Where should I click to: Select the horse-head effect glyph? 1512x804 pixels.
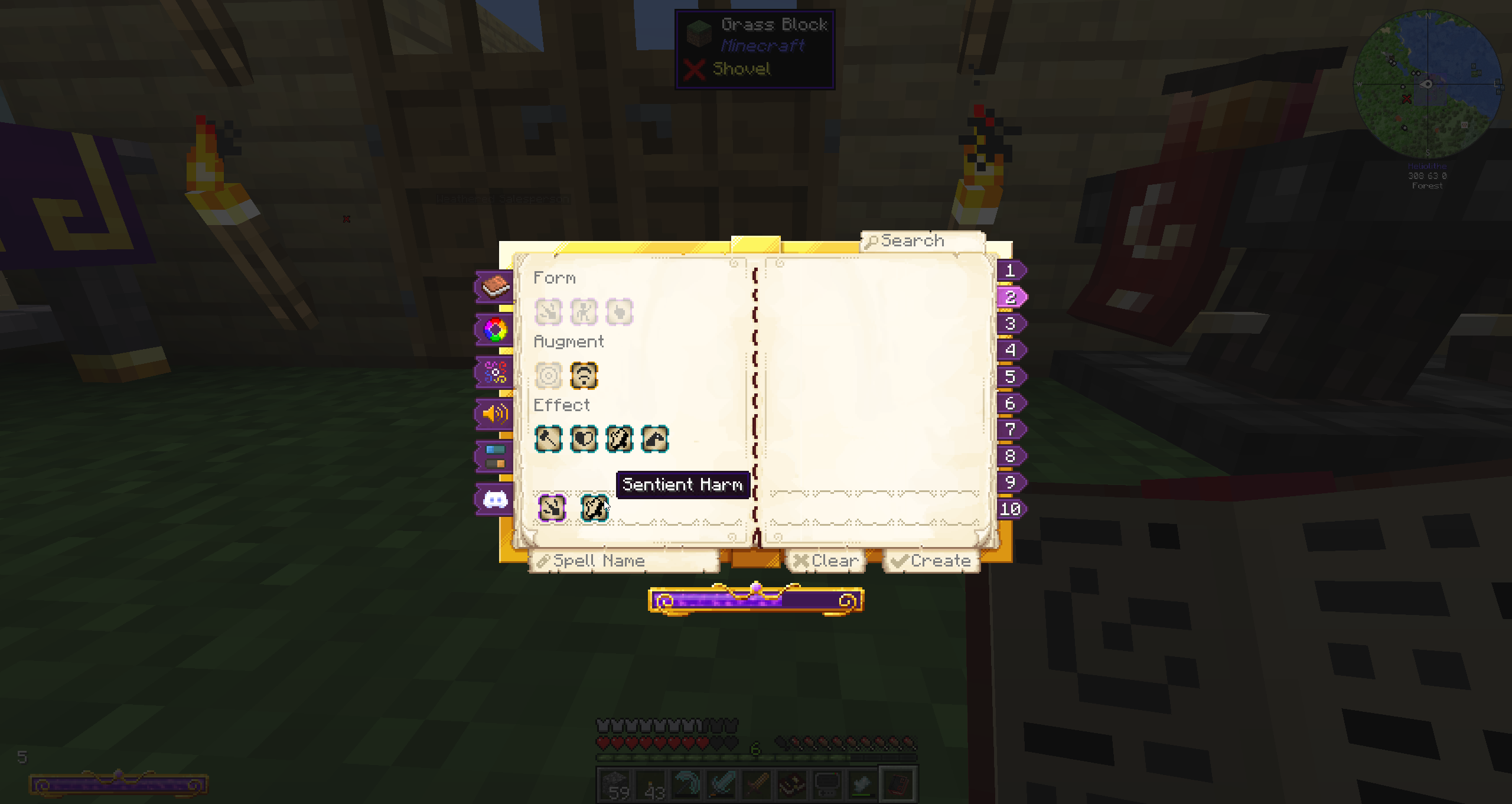656,438
